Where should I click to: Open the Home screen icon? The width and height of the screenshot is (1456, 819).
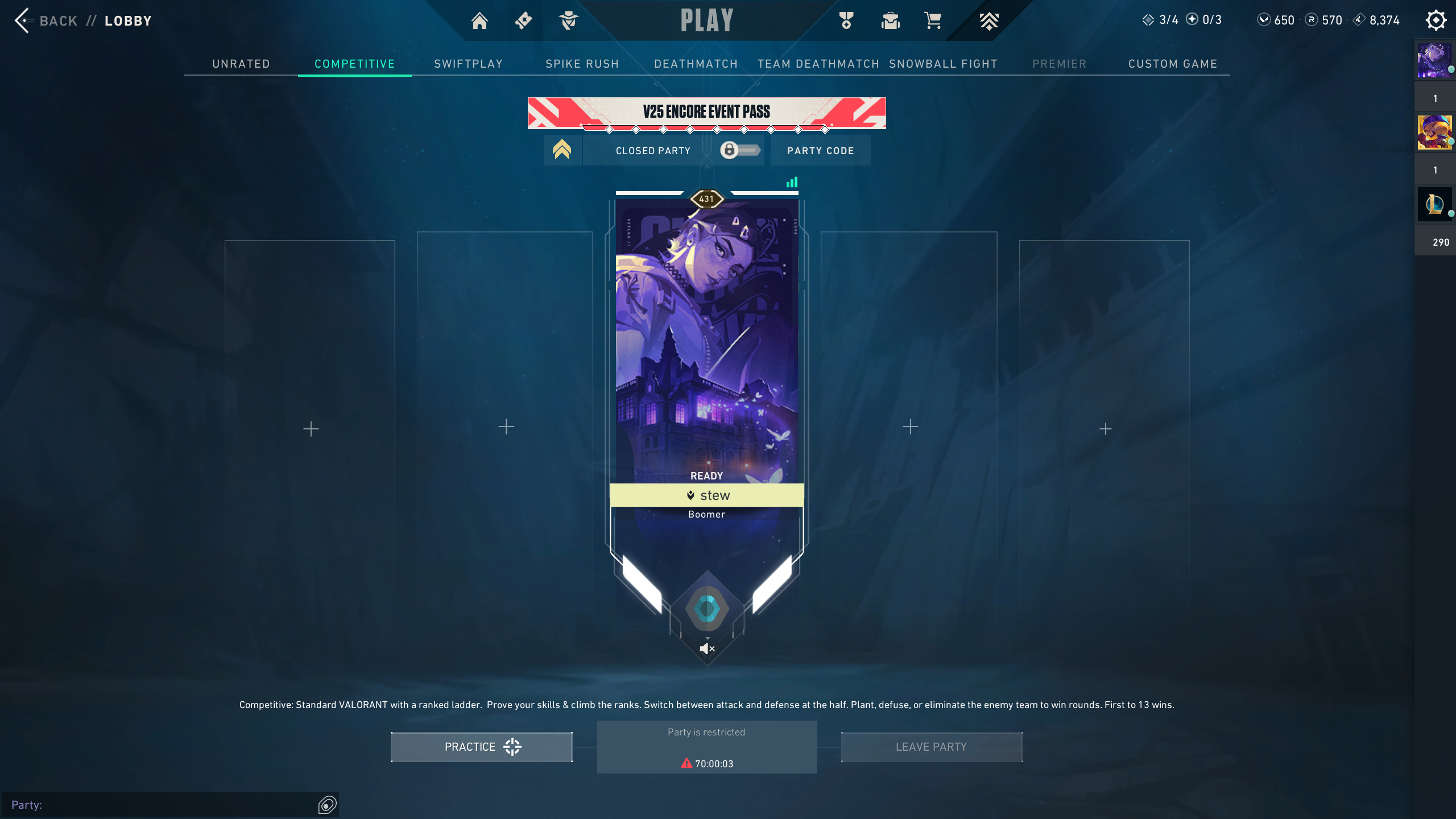[479, 20]
